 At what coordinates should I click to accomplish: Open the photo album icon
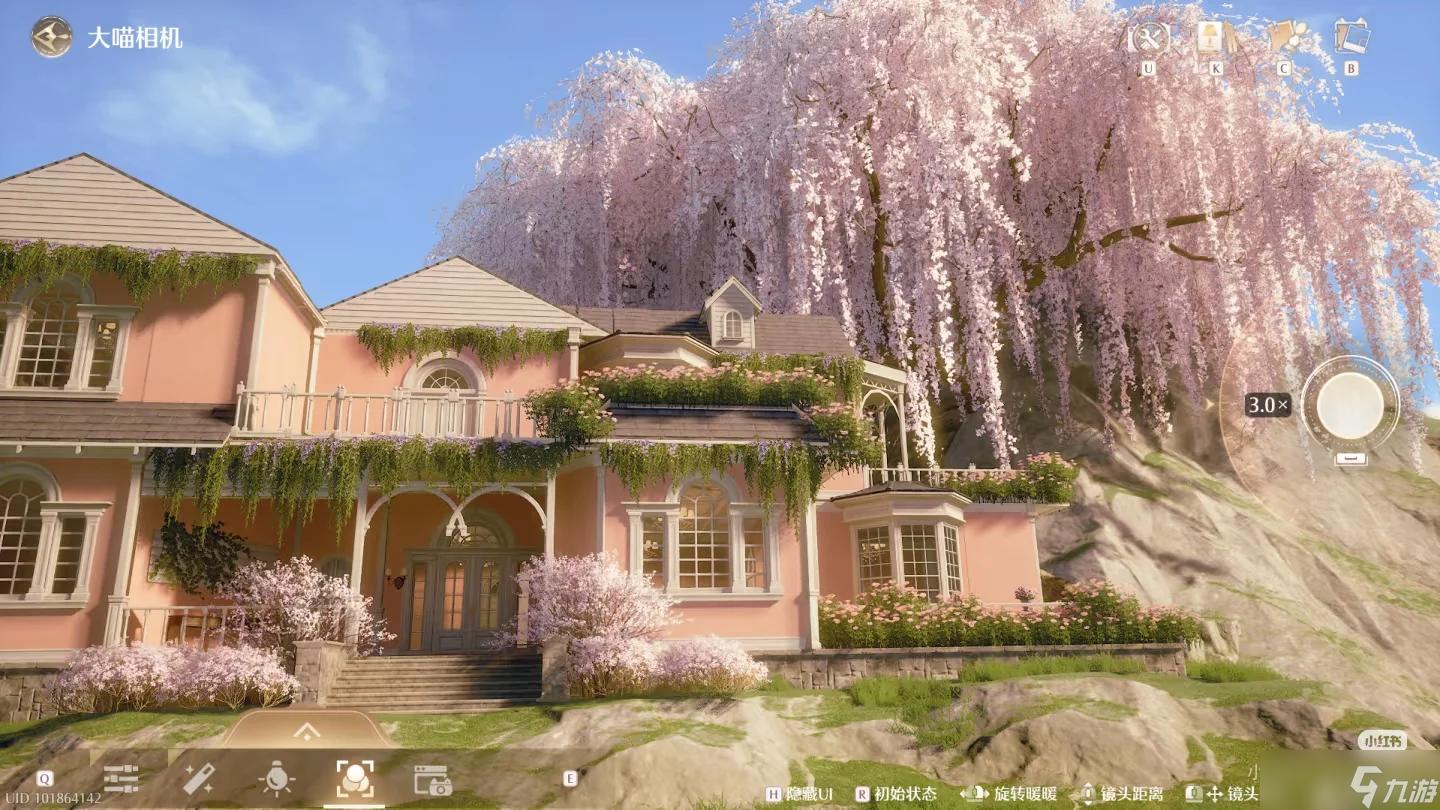1351,38
